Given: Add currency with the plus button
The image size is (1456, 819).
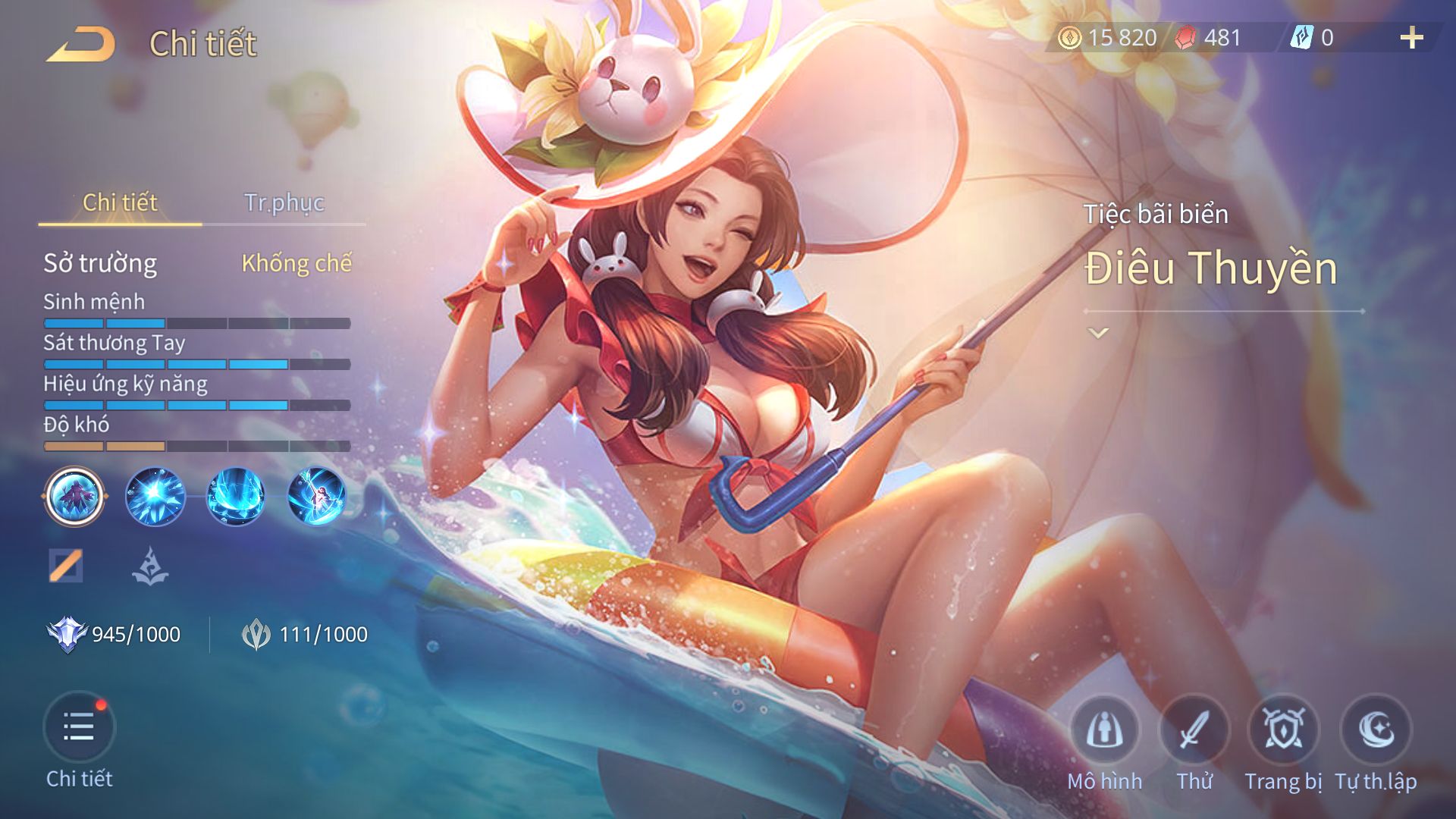Looking at the screenshot, I should [x=1411, y=38].
